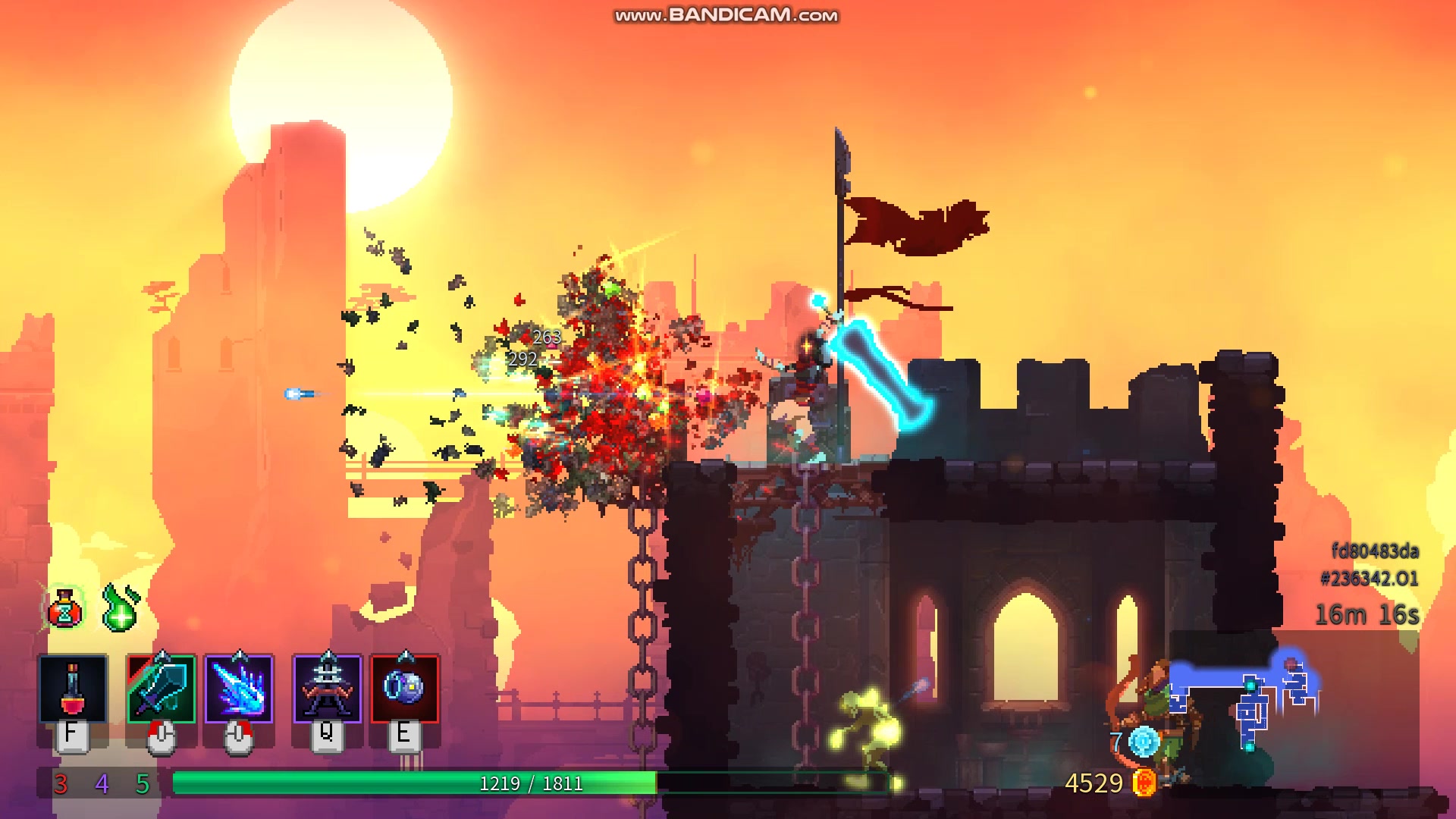Use the blue grenade skill slot
Image resolution: width=1456 pixels, height=819 pixels.
click(404, 689)
